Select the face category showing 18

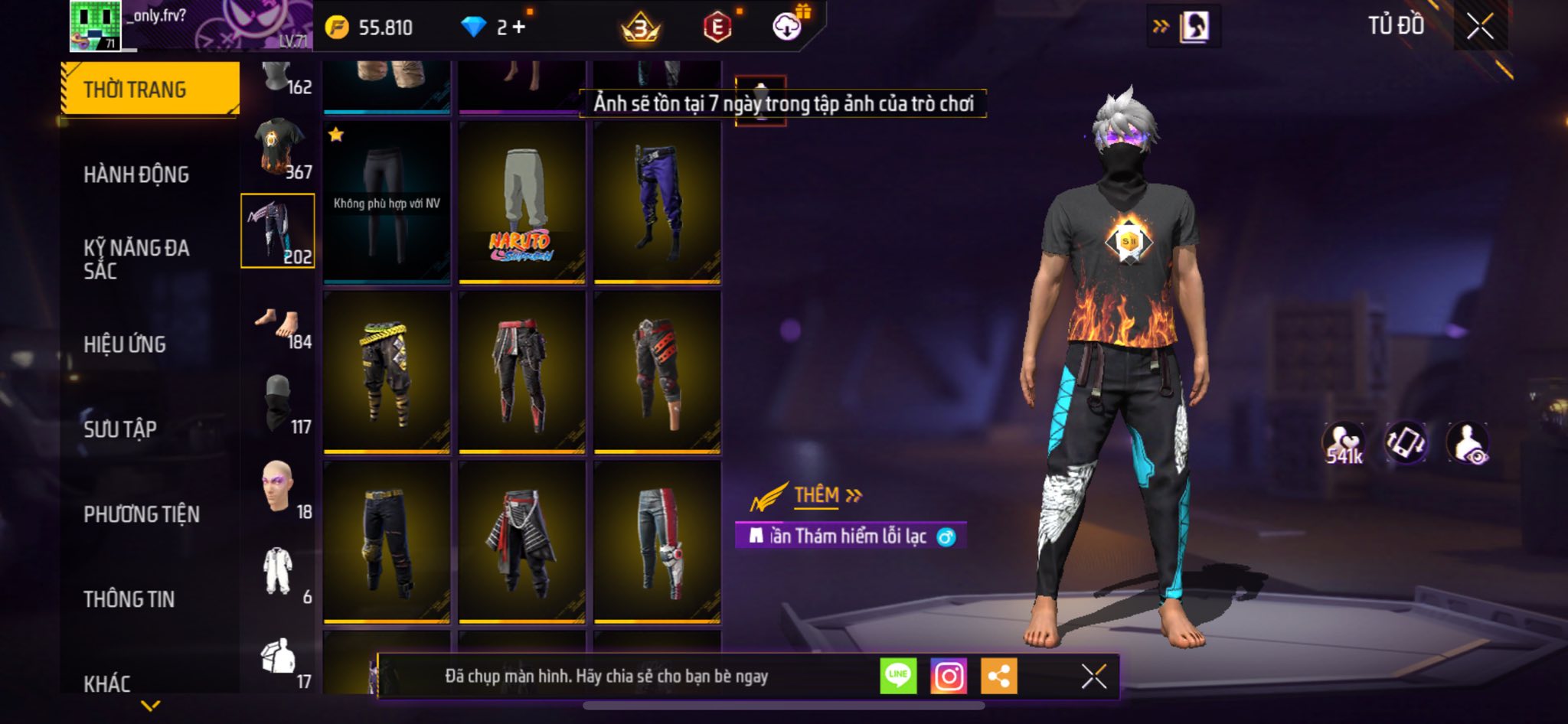pos(279,488)
